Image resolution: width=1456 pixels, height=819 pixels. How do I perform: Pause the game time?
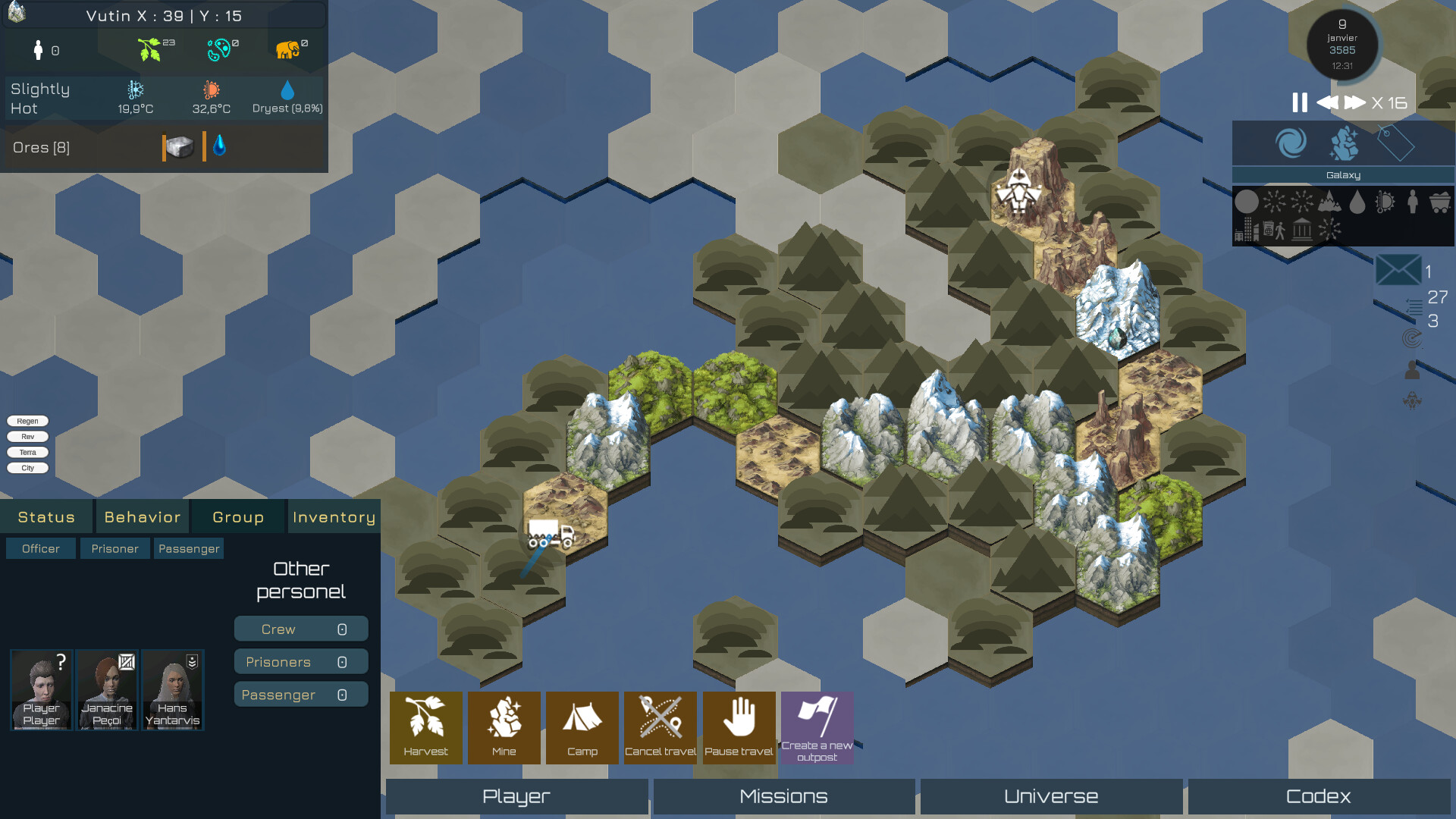tap(1298, 101)
